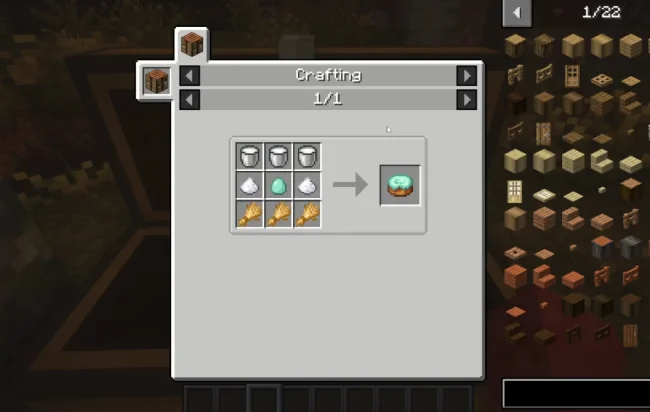Click the cake output slot
This screenshot has height=412, width=650.
tap(399, 185)
